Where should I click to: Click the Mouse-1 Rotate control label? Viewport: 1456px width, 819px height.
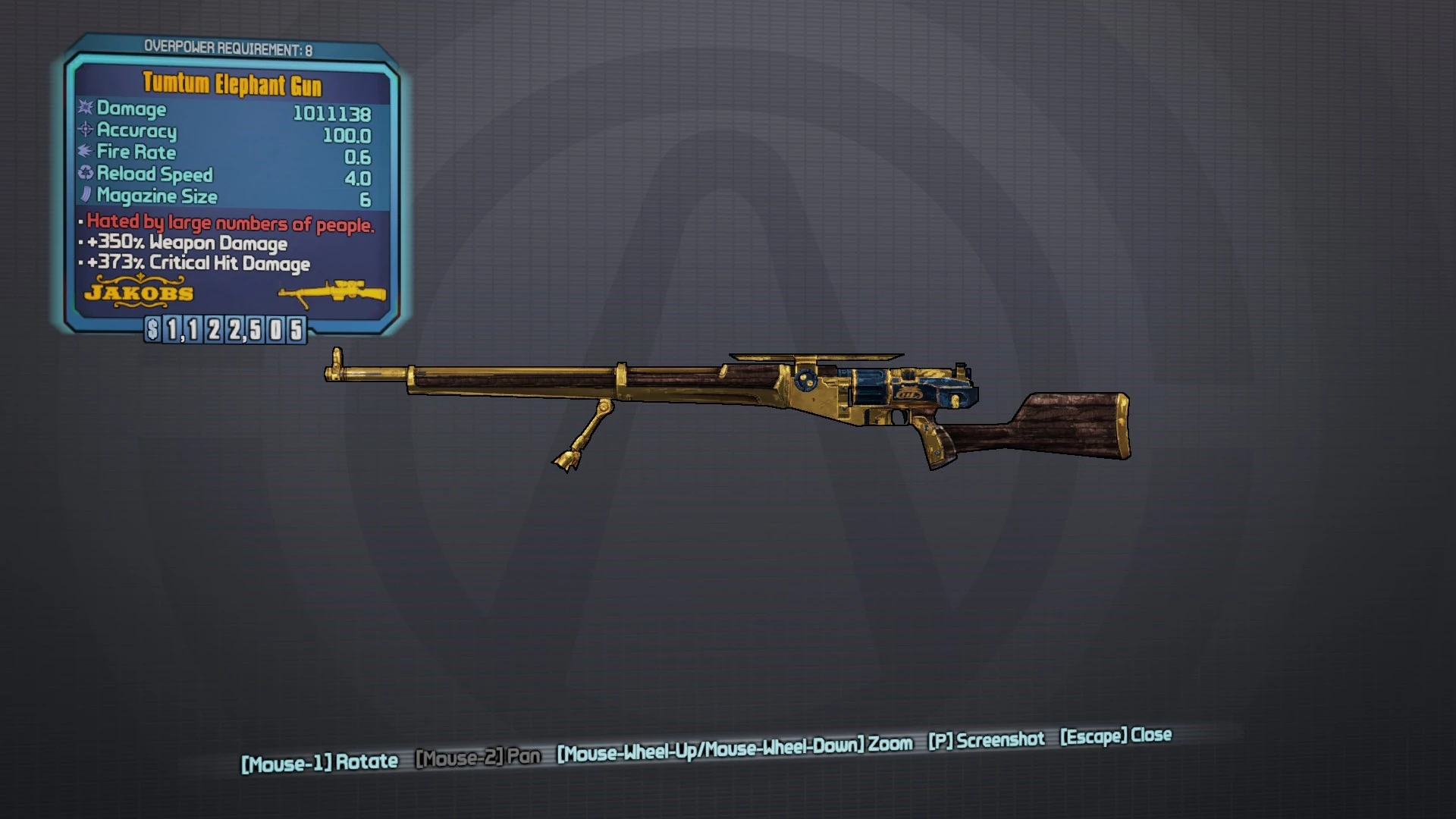click(319, 760)
